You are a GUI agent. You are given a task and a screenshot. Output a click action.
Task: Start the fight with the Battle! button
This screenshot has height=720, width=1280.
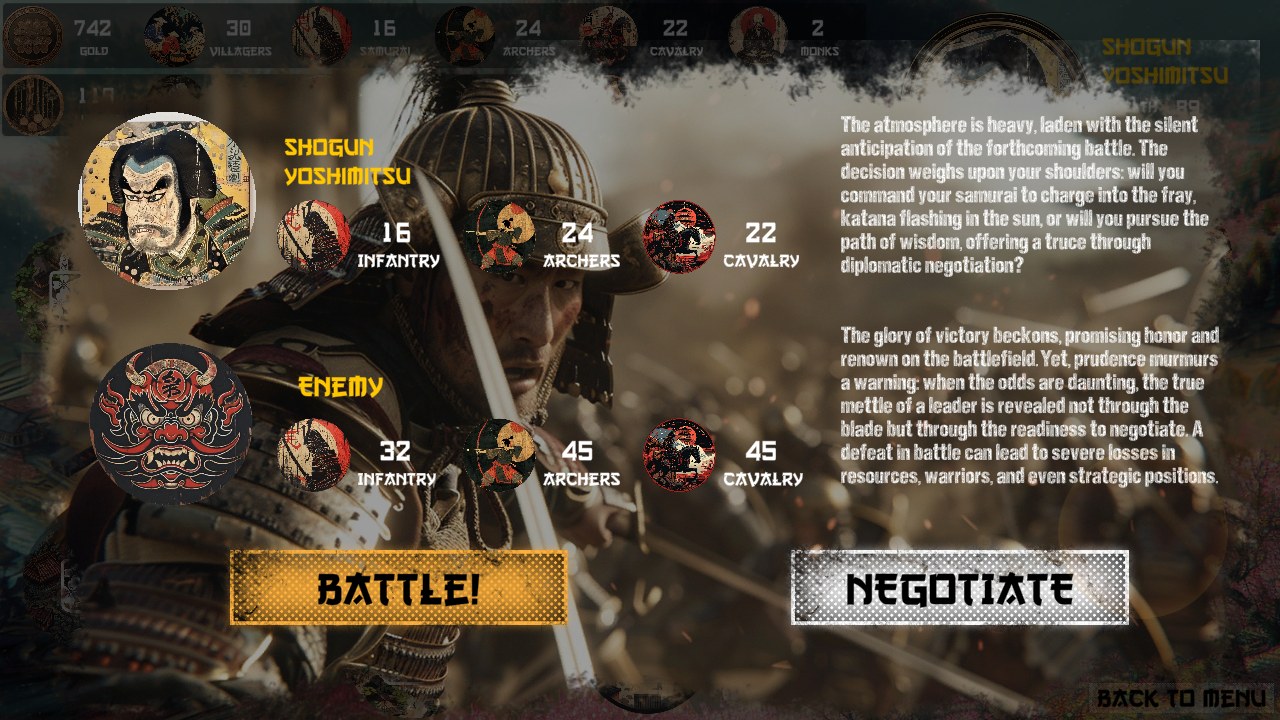tap(398, 588)
